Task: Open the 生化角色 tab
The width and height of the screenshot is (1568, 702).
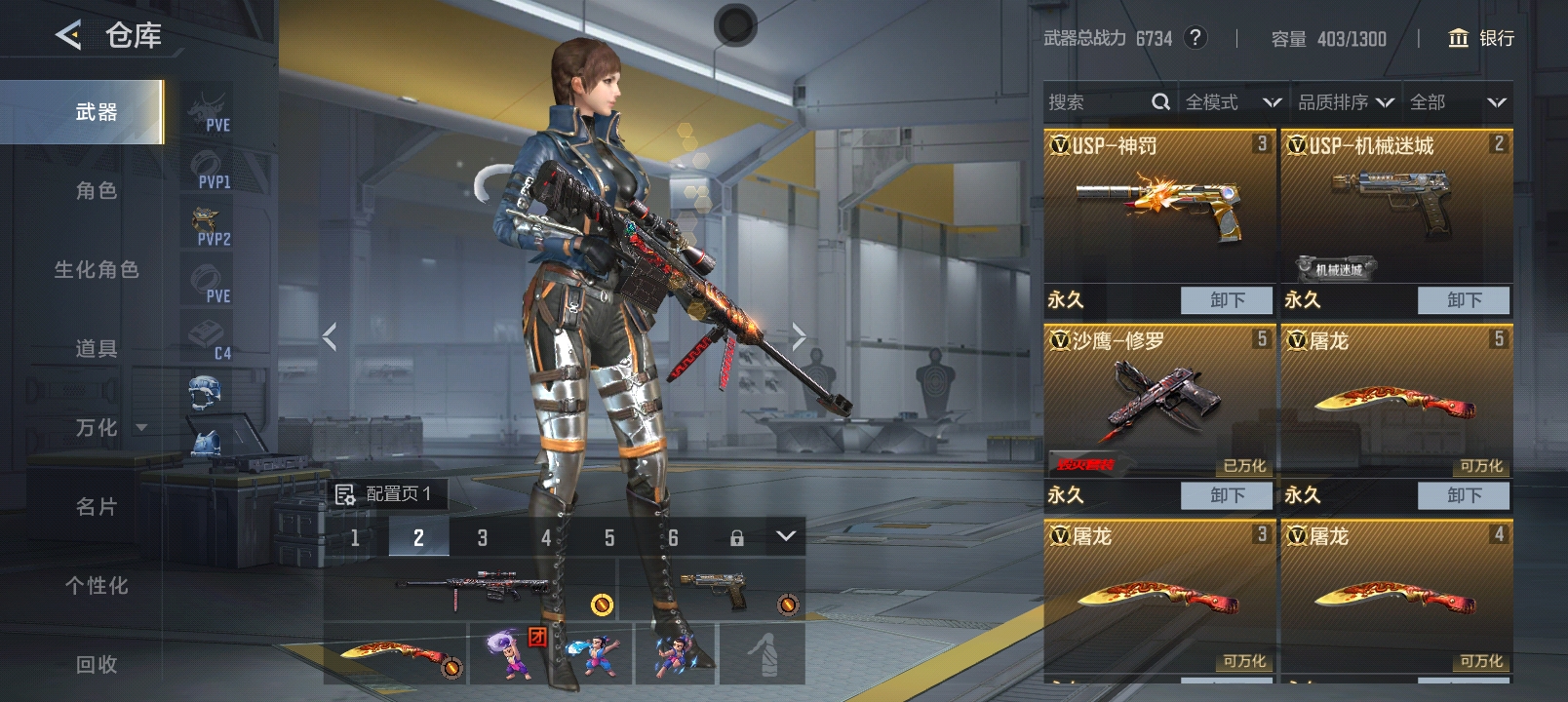Action: tap(96, 270)
